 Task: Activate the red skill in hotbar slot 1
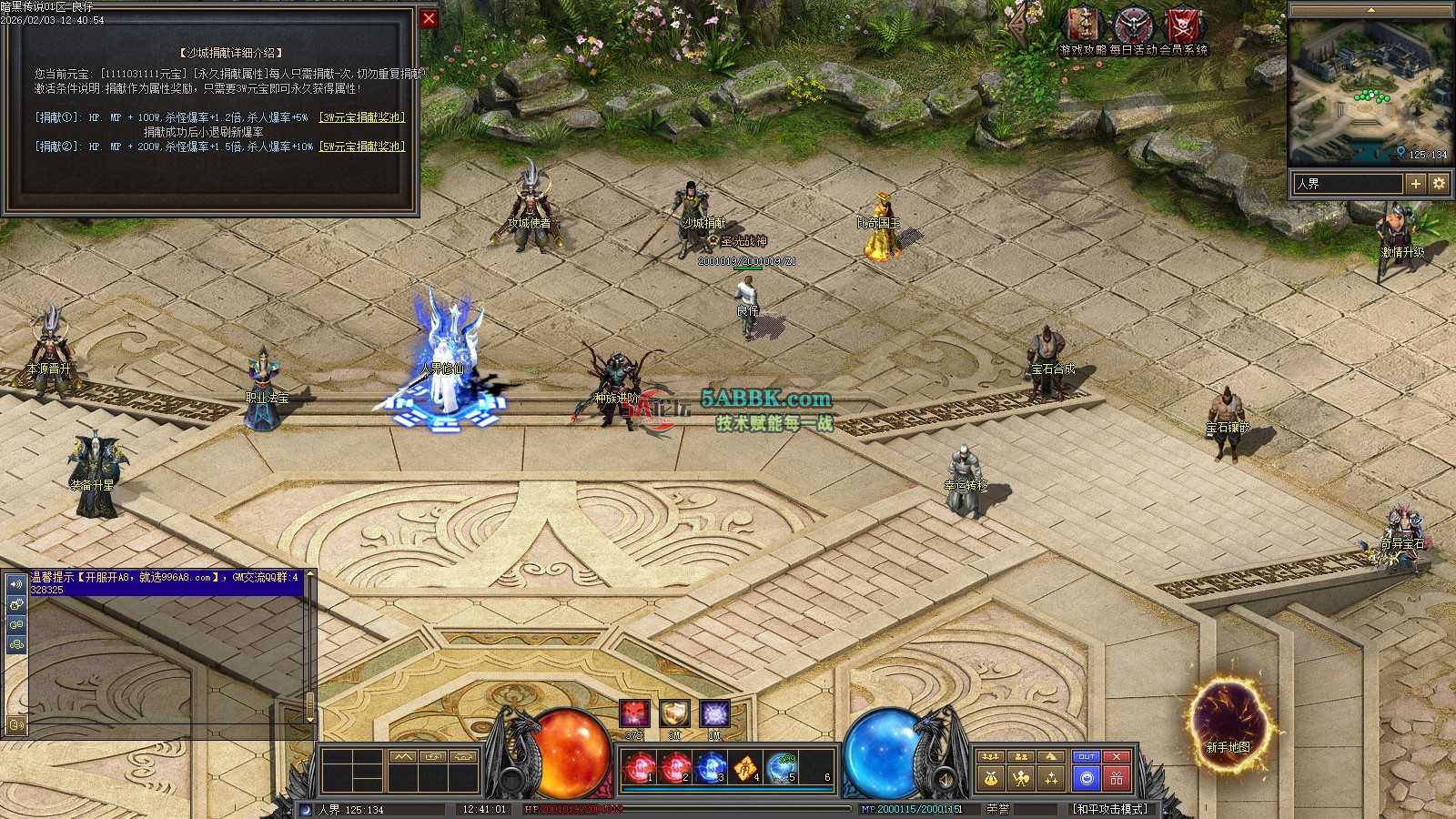640,769
